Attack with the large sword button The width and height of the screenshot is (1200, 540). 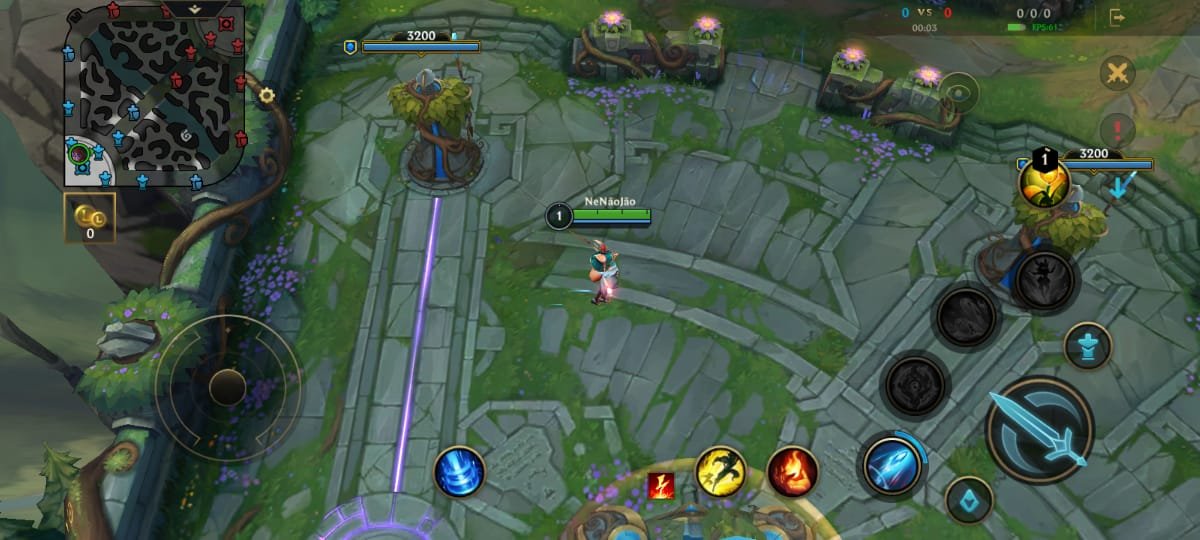pyautogui.click(x=1039, y=430)
